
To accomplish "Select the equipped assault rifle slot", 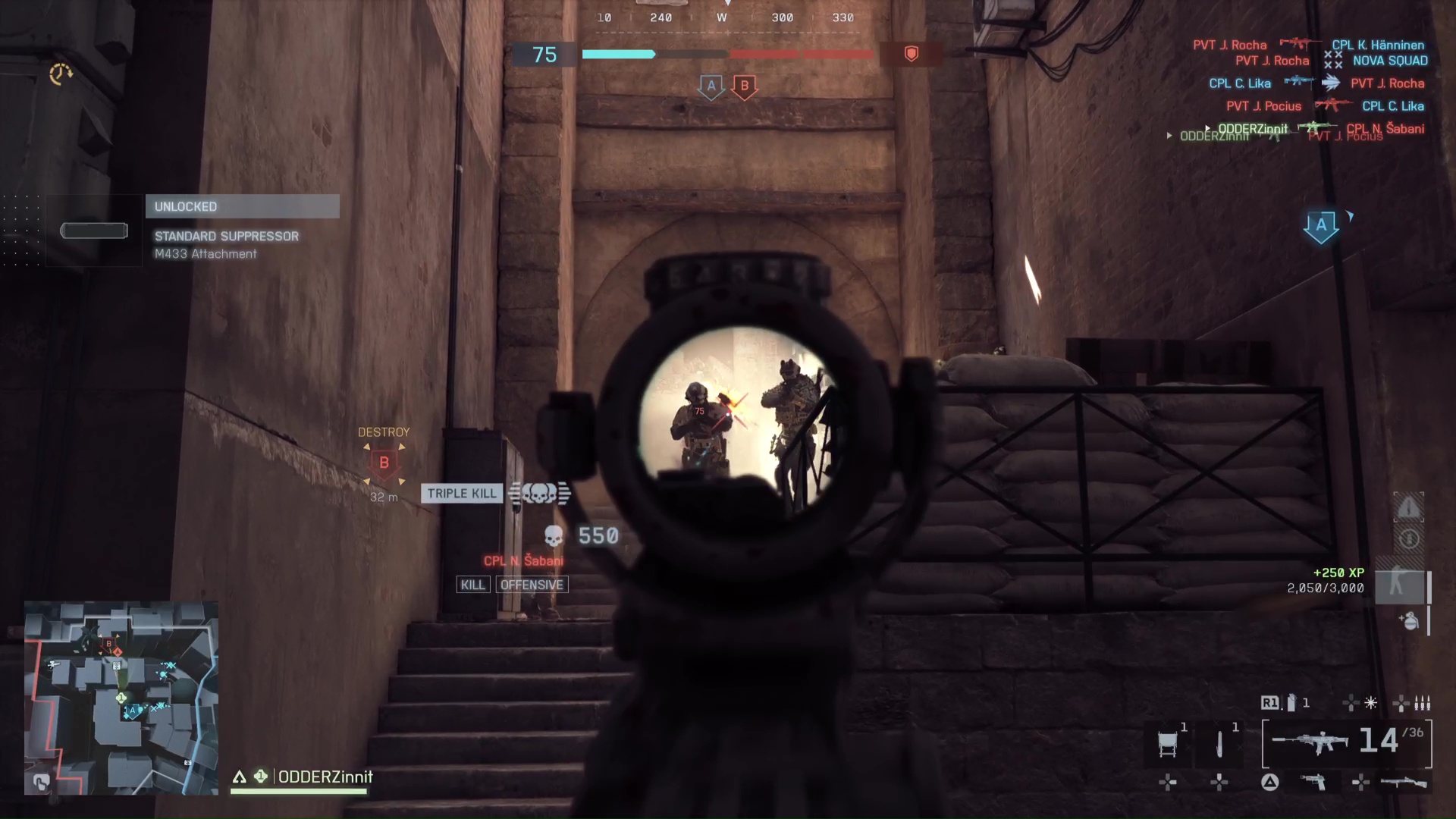I will tap(1310, 742).
